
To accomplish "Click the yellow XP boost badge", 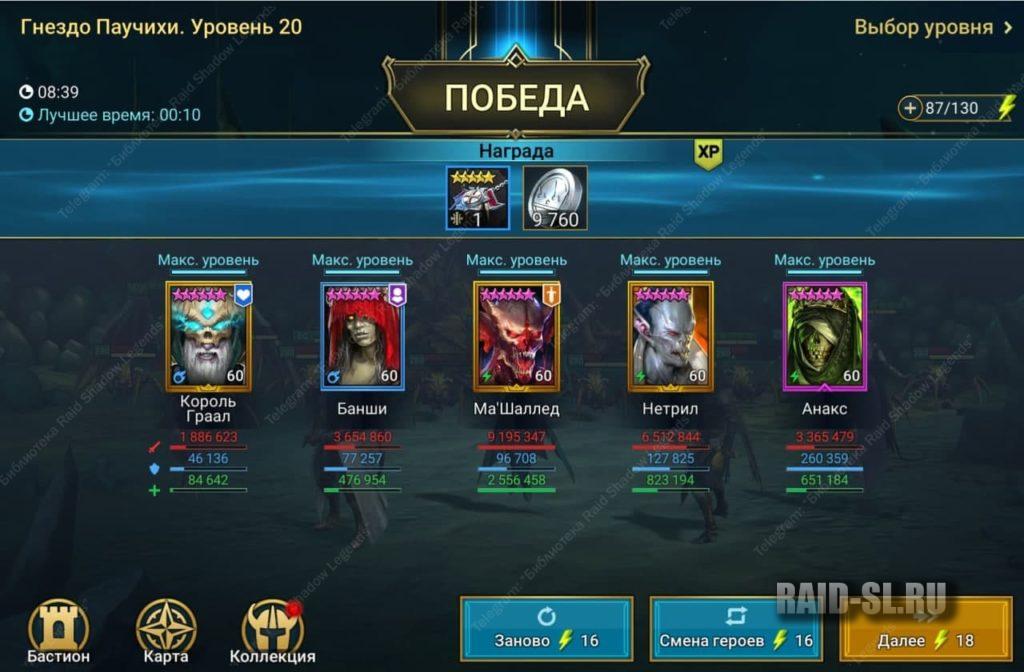I will (708, 152).
